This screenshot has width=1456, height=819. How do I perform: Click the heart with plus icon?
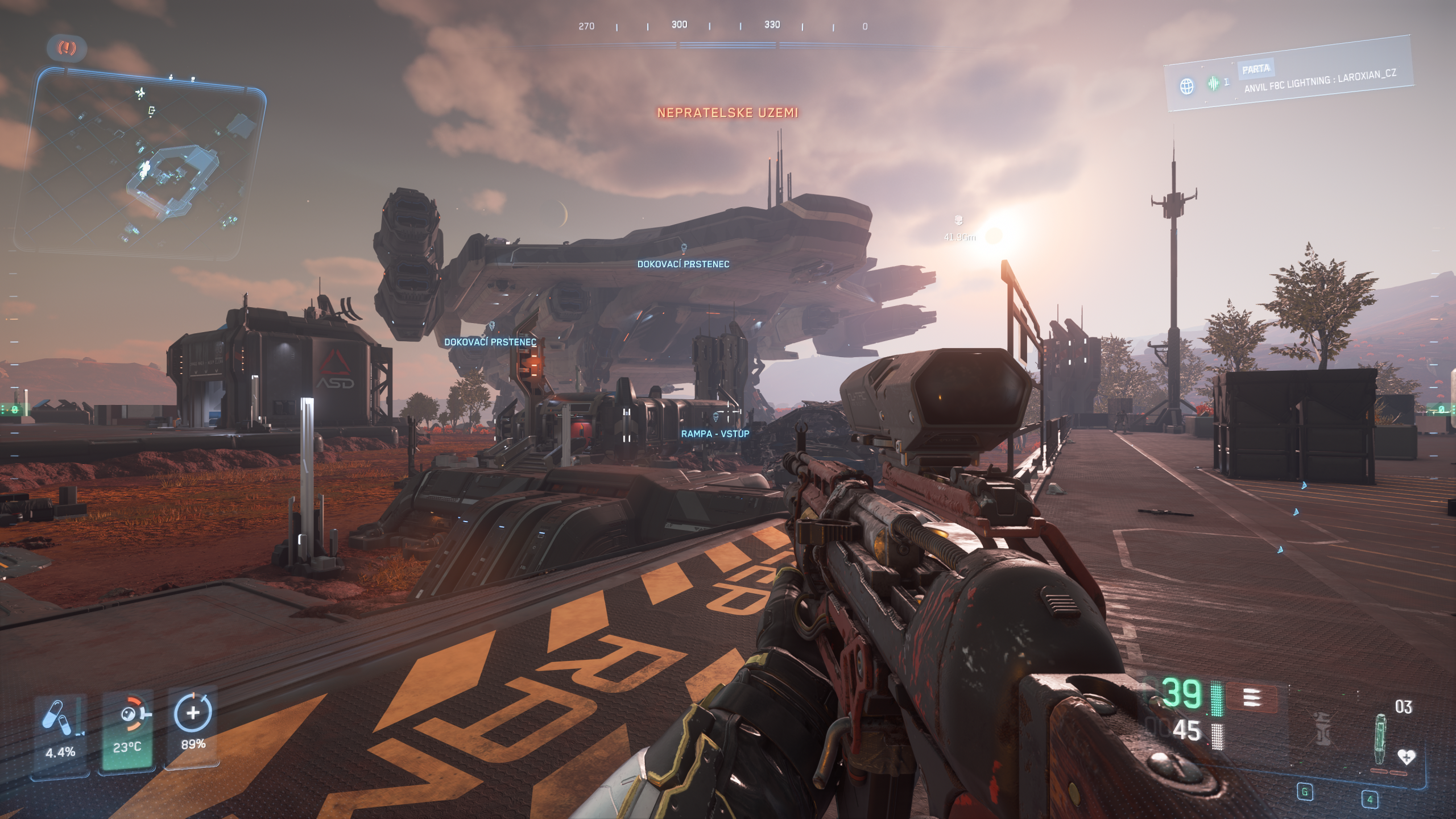pos(1406,757)
